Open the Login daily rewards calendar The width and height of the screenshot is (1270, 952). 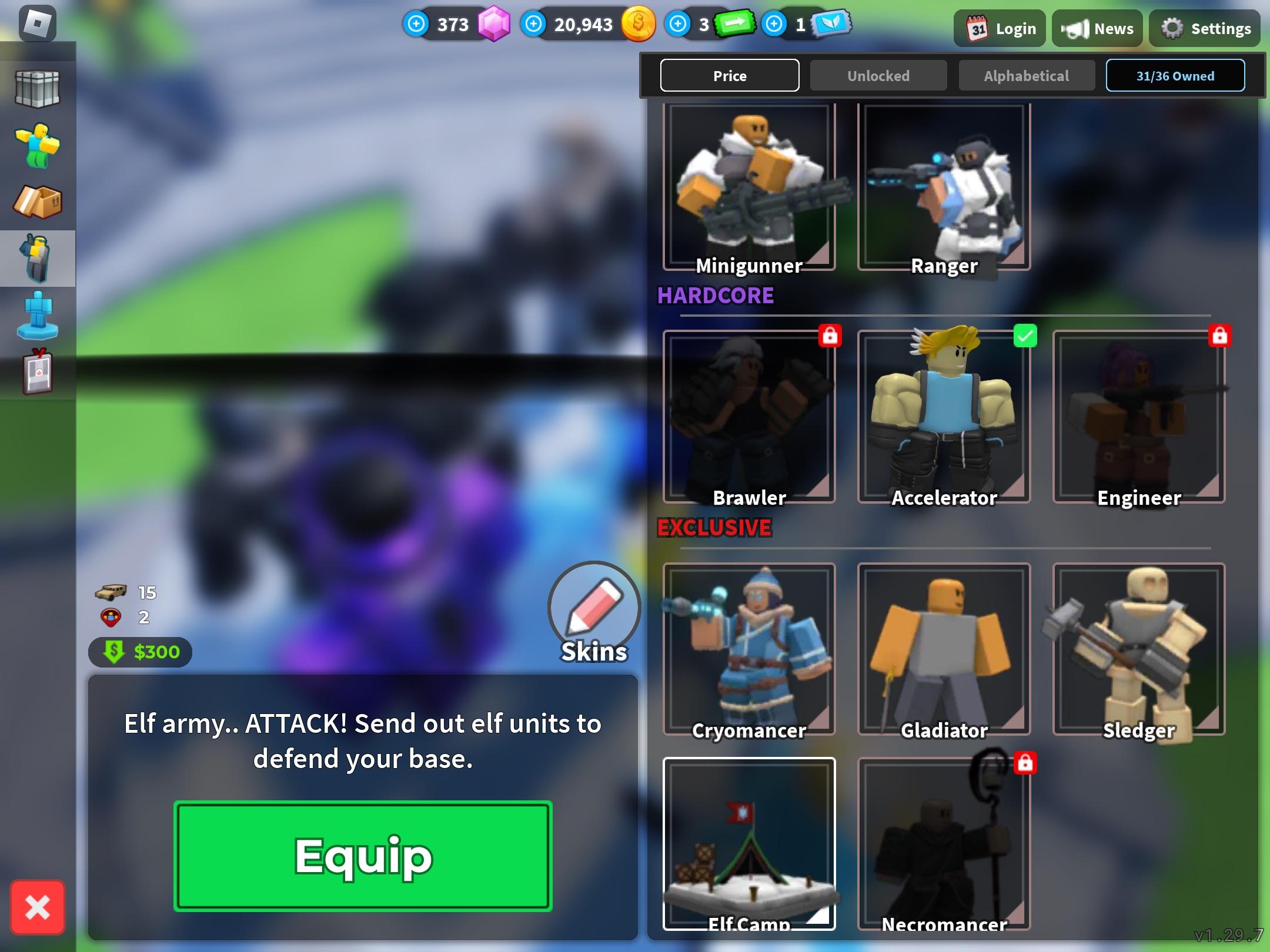[999, 28]
